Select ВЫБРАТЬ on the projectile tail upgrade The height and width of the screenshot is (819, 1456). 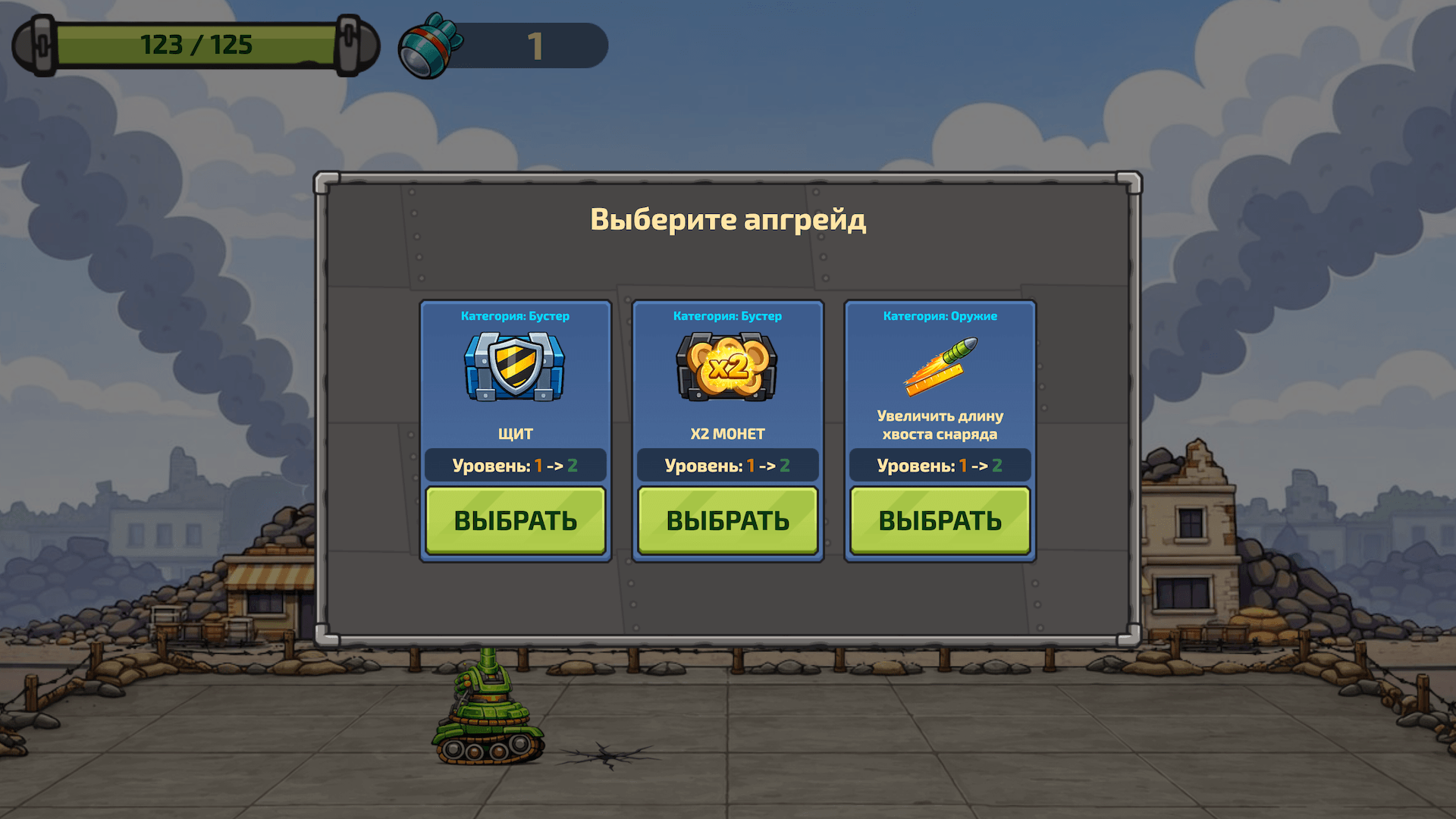click(940, 520)
